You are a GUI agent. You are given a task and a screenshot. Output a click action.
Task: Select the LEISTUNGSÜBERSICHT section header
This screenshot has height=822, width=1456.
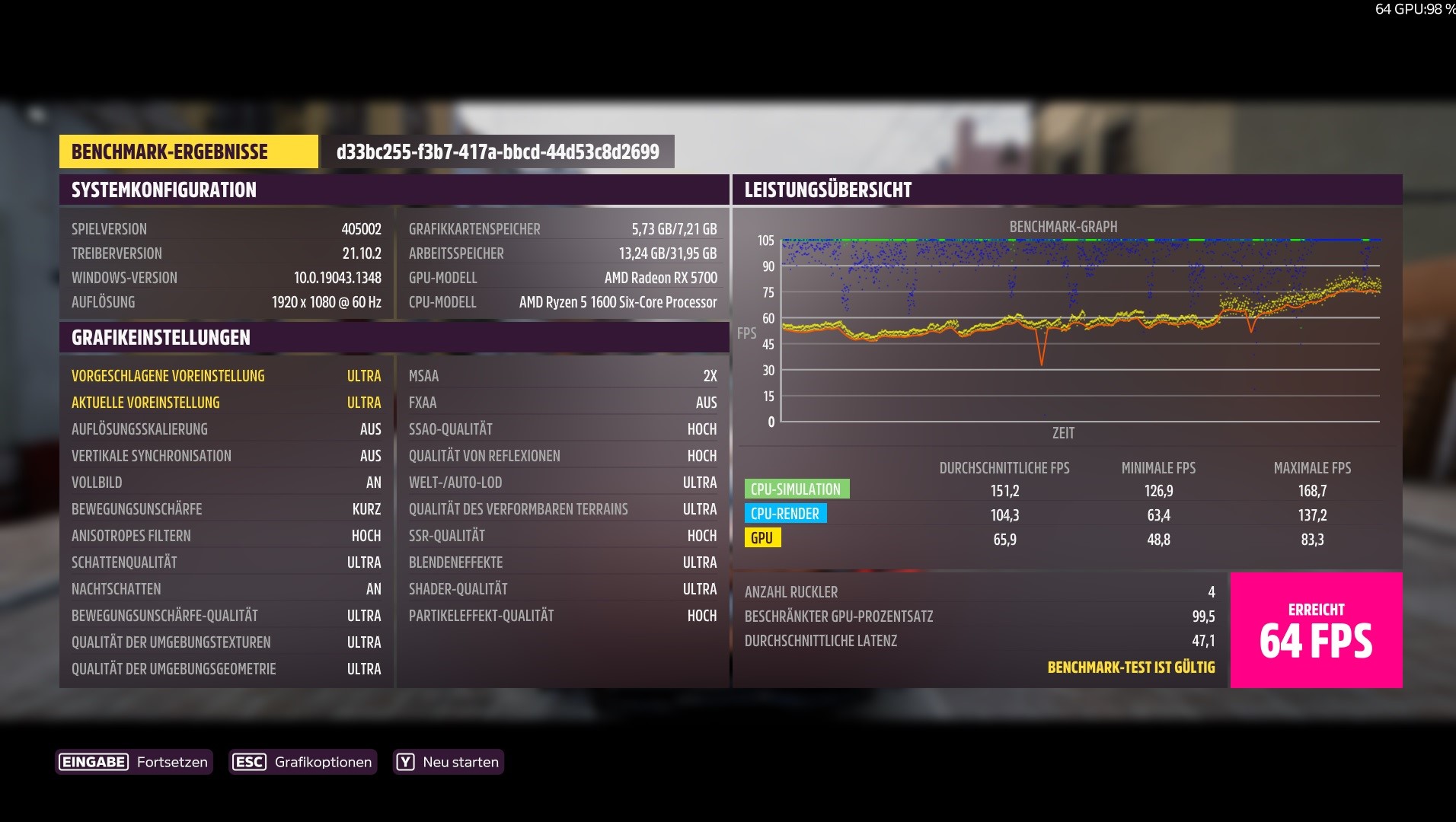coord(828,190)
